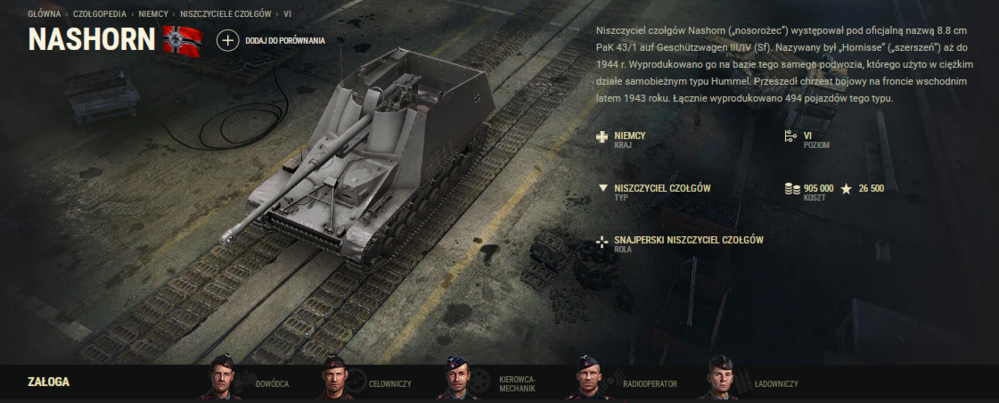This screenshot has height=403, width=999.
Task: Go to the Główna breadcrumb link
Action: (x=45, y=15)
